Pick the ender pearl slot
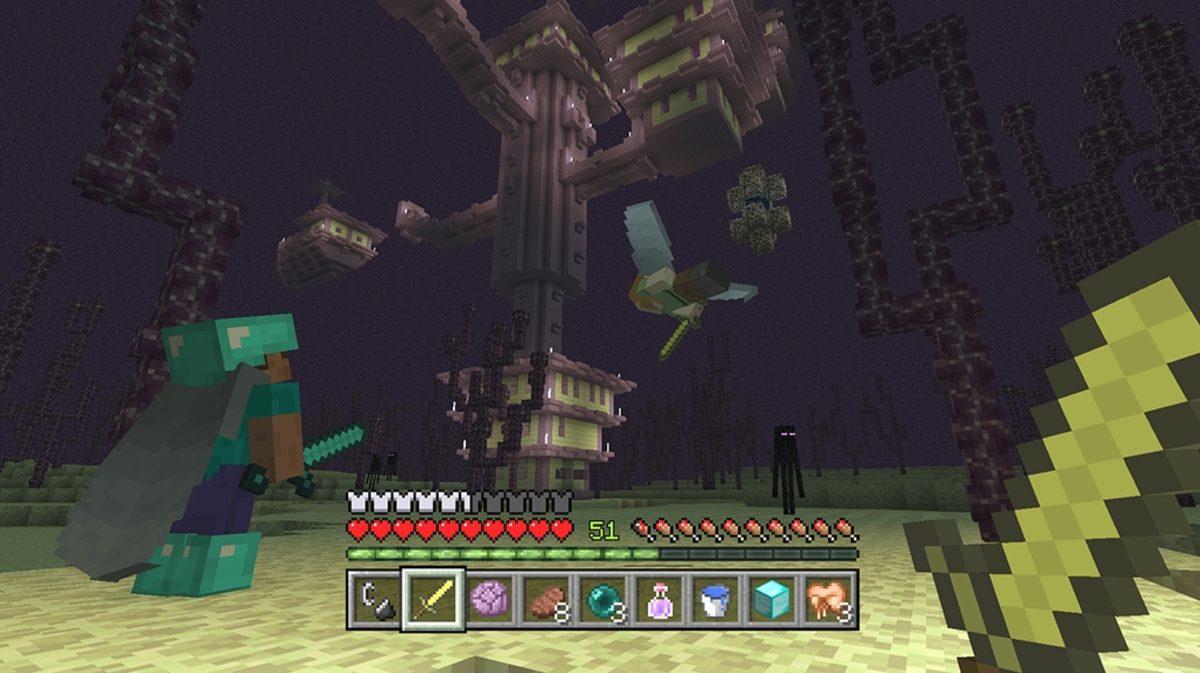1200x673 pixels. (x=602, y=599)
